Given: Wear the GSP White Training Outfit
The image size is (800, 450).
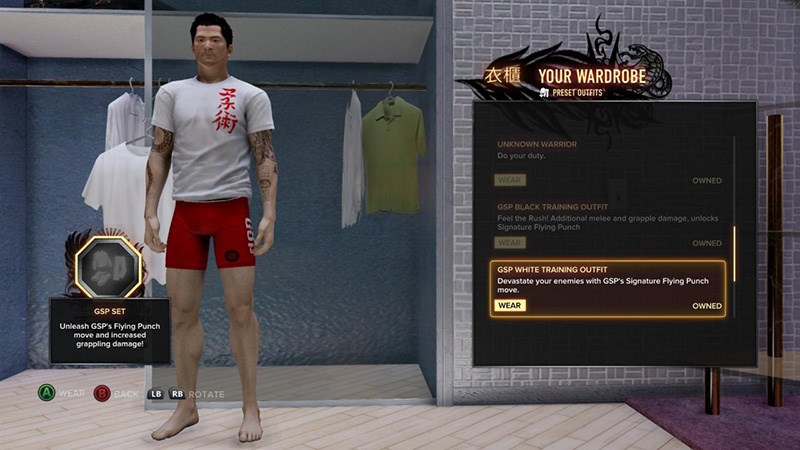Looking at the screenshot, I should coord(510,305).
